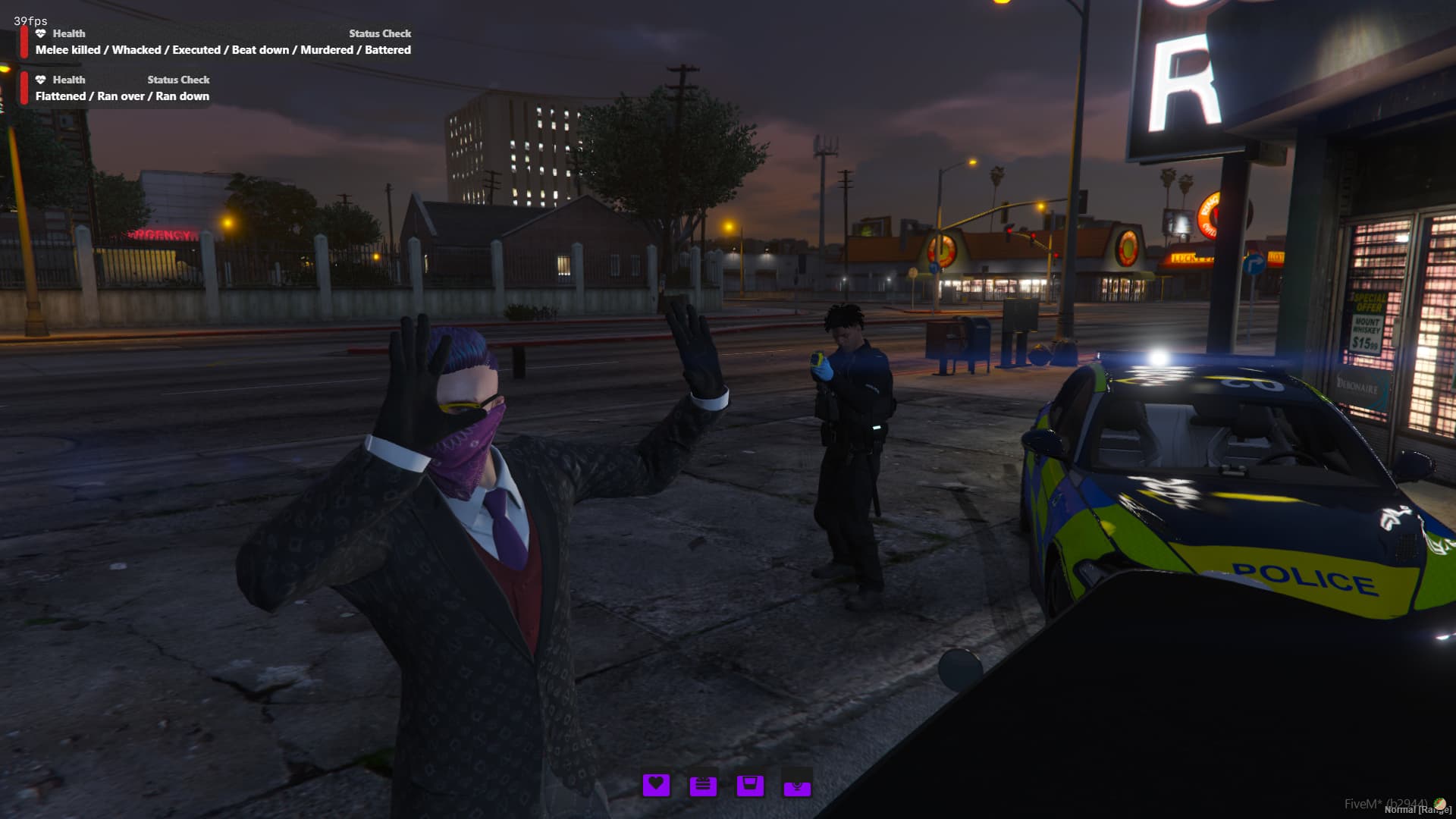1456x819 pixels.
Task: Select the Status Check label on top notification
Action: click(379, 33)
